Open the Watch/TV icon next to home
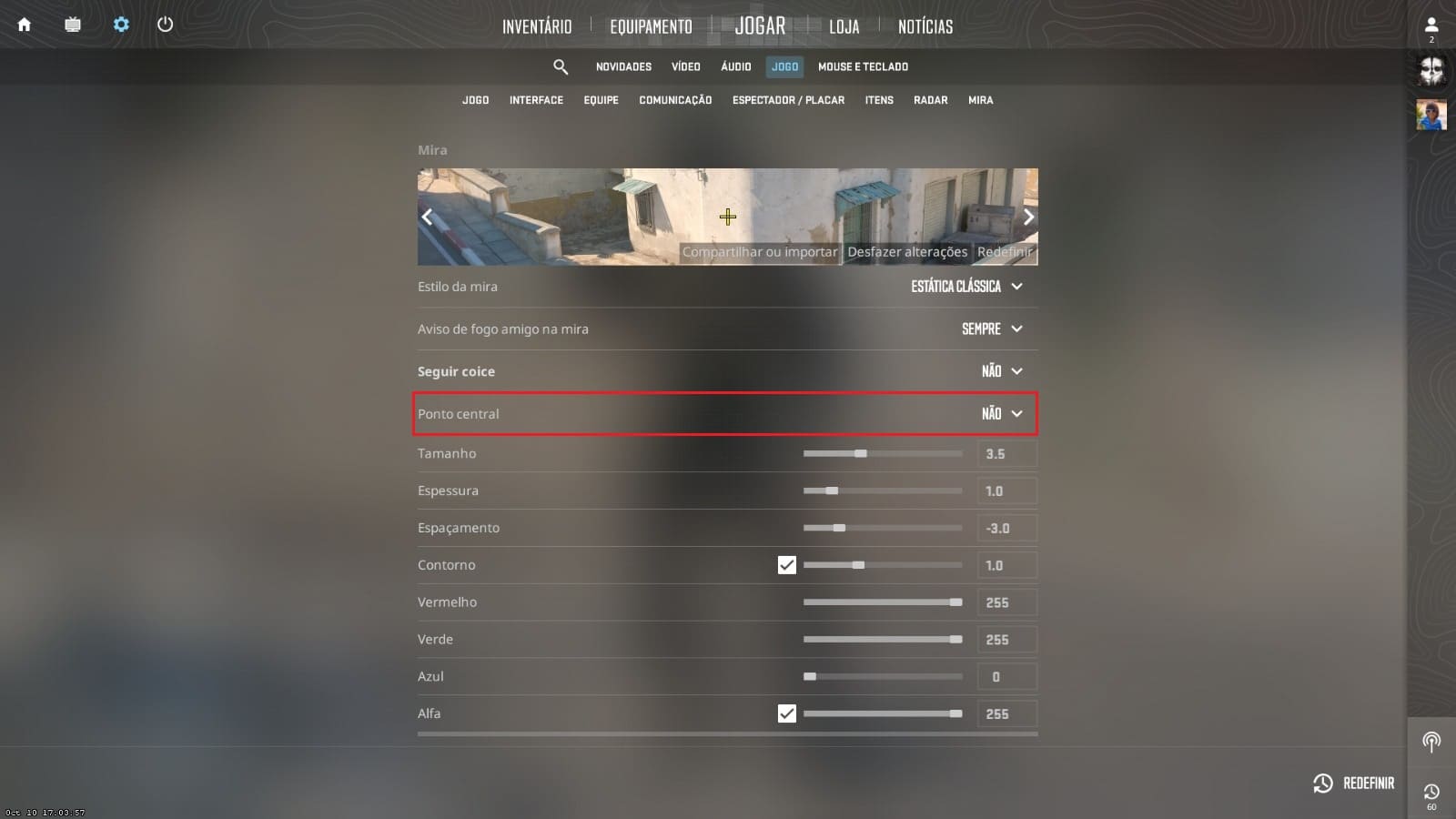This screenshot has height=819, width=1456. [72, 25]
